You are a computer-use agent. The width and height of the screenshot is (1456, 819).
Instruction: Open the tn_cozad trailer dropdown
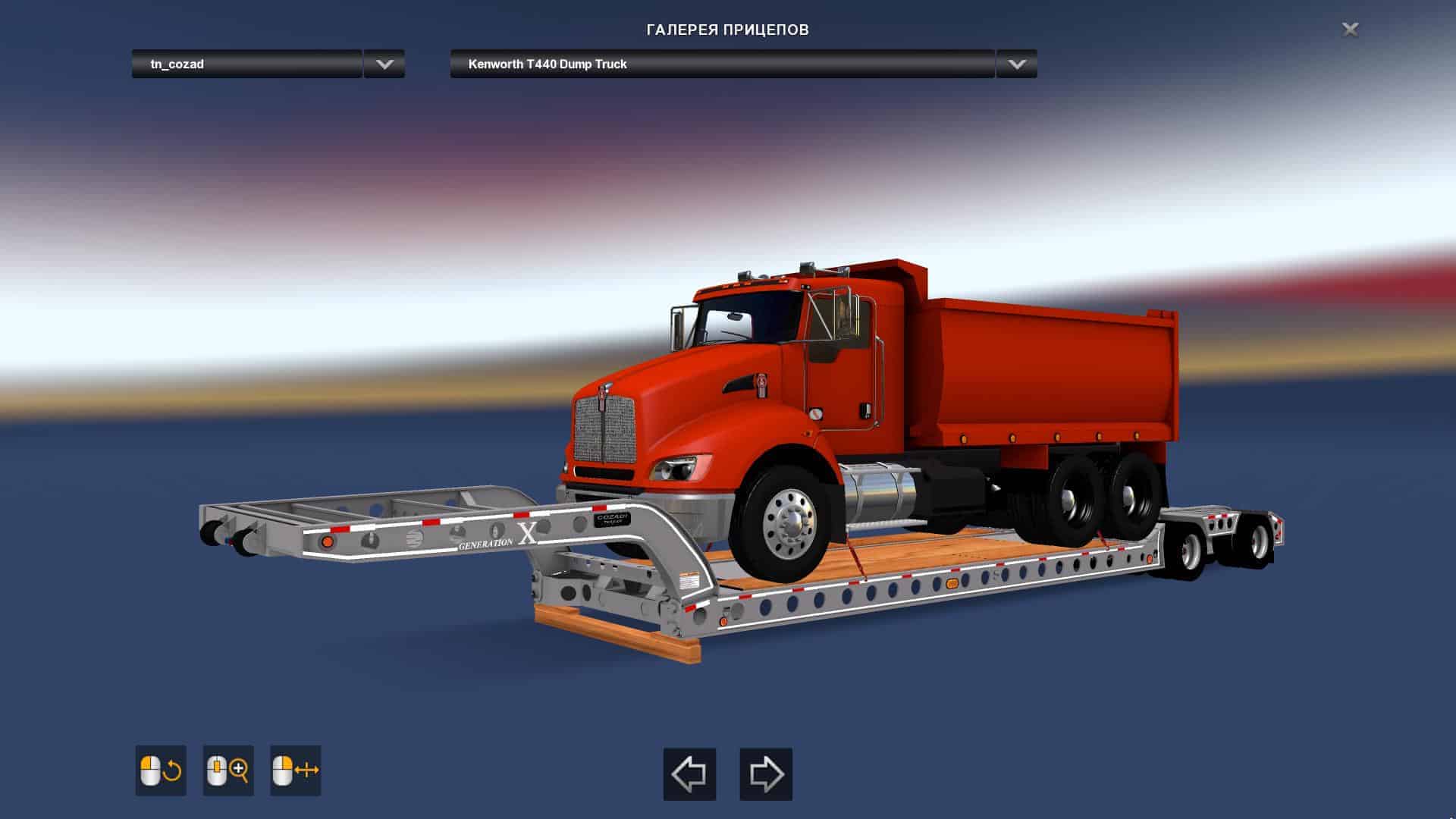(384, 64)
